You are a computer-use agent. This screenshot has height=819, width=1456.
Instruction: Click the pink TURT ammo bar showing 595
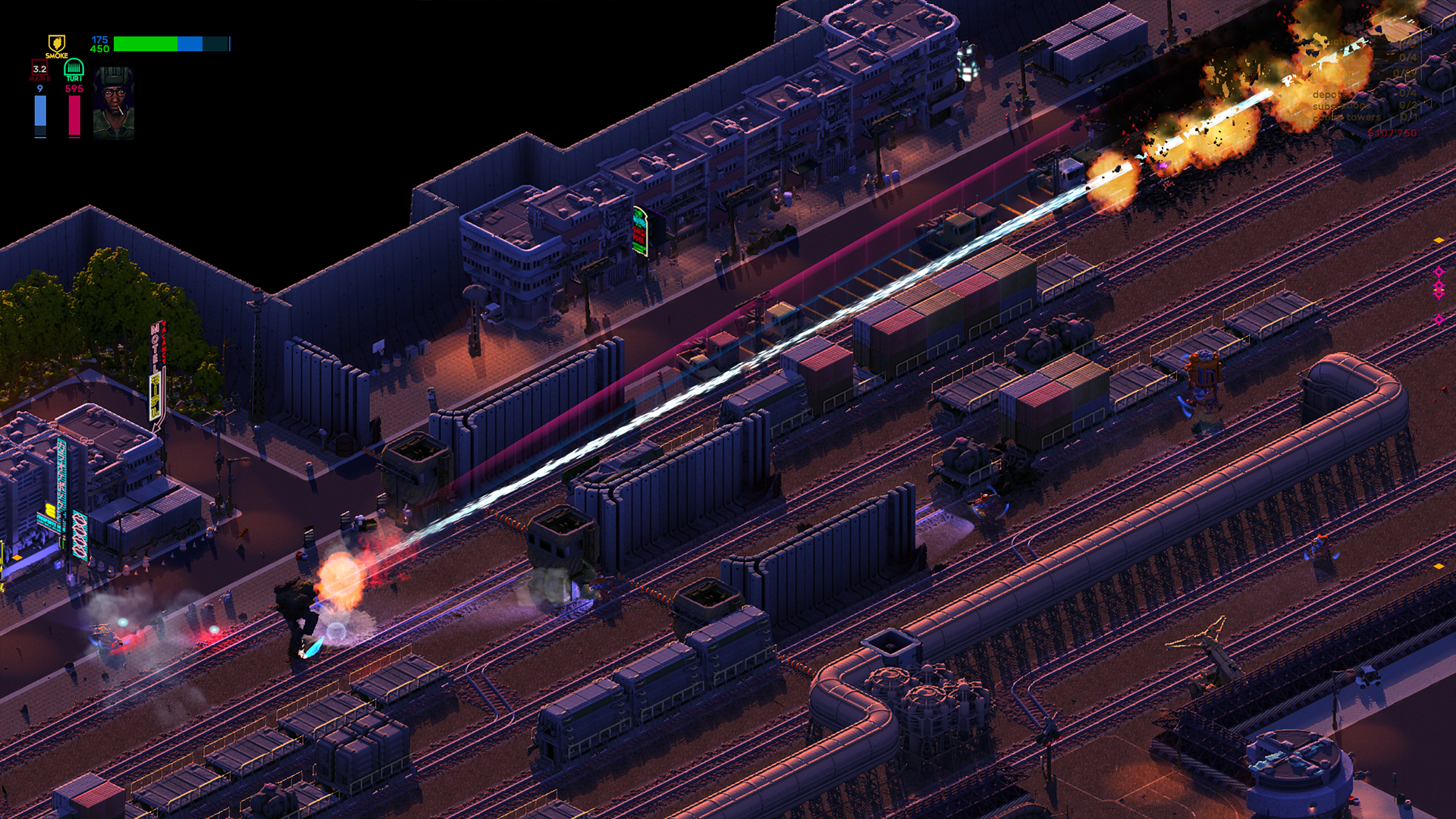(x=74, y=114)
